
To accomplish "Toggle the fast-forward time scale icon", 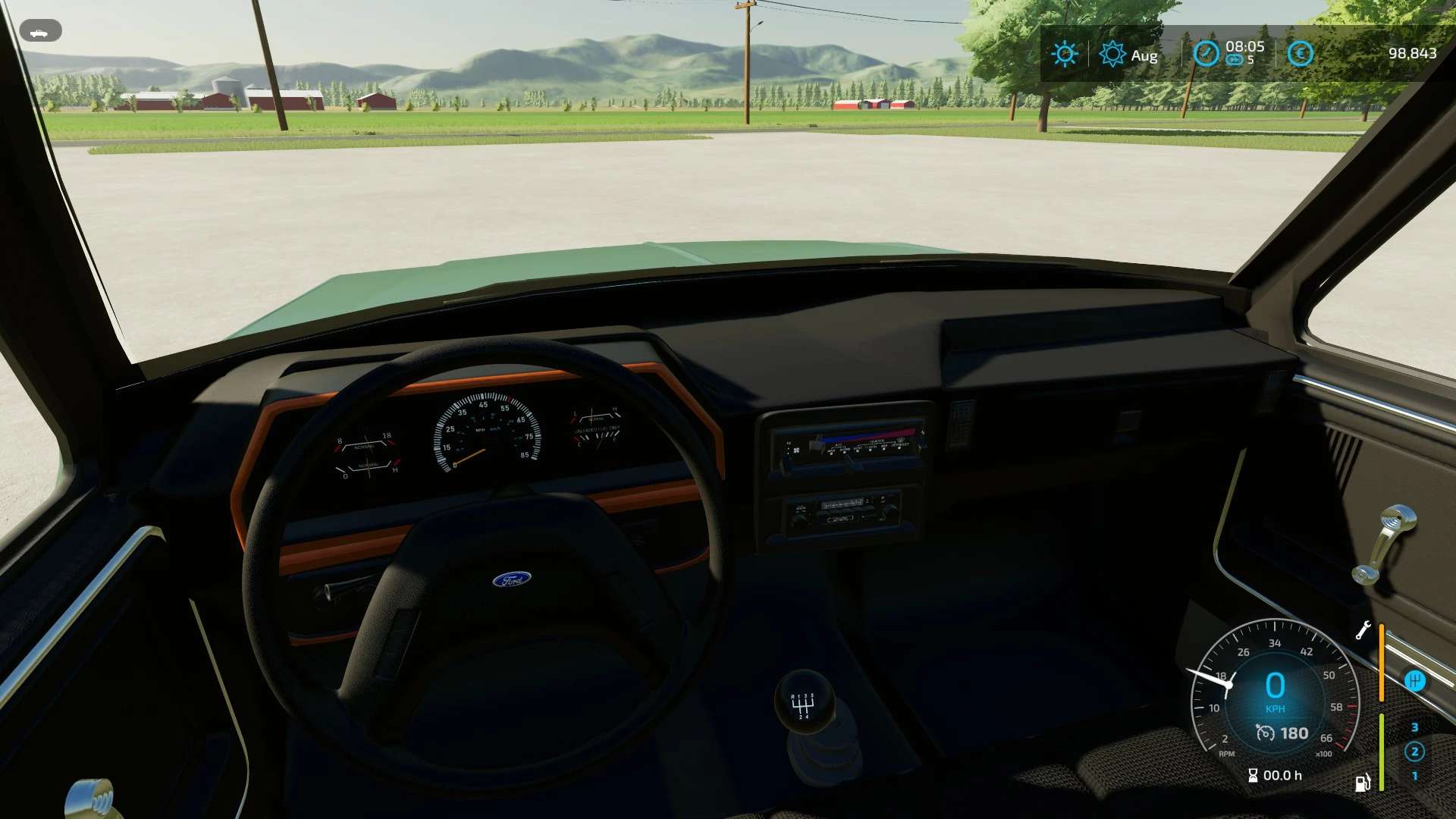I will coord(1234,61).
